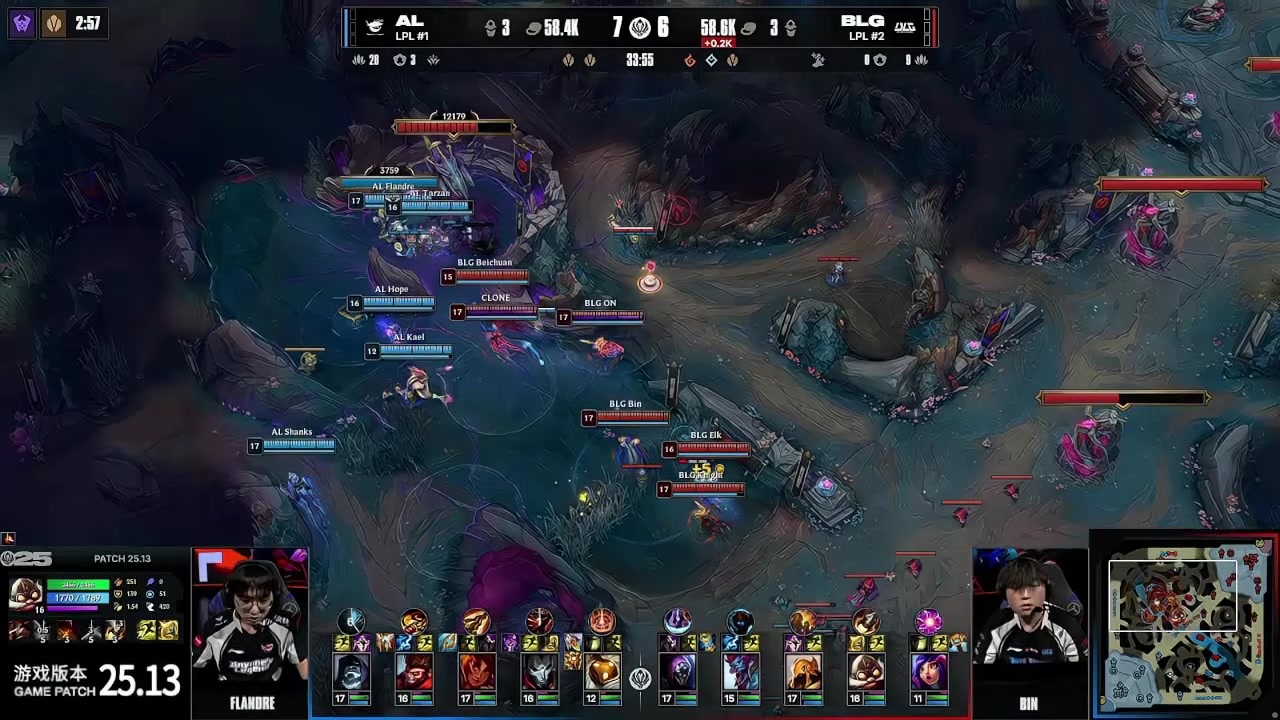1280x720 pixels.
Task: Choose the blue-skinned red-haired level 15 portrait
Action: [x=740, y=672]
